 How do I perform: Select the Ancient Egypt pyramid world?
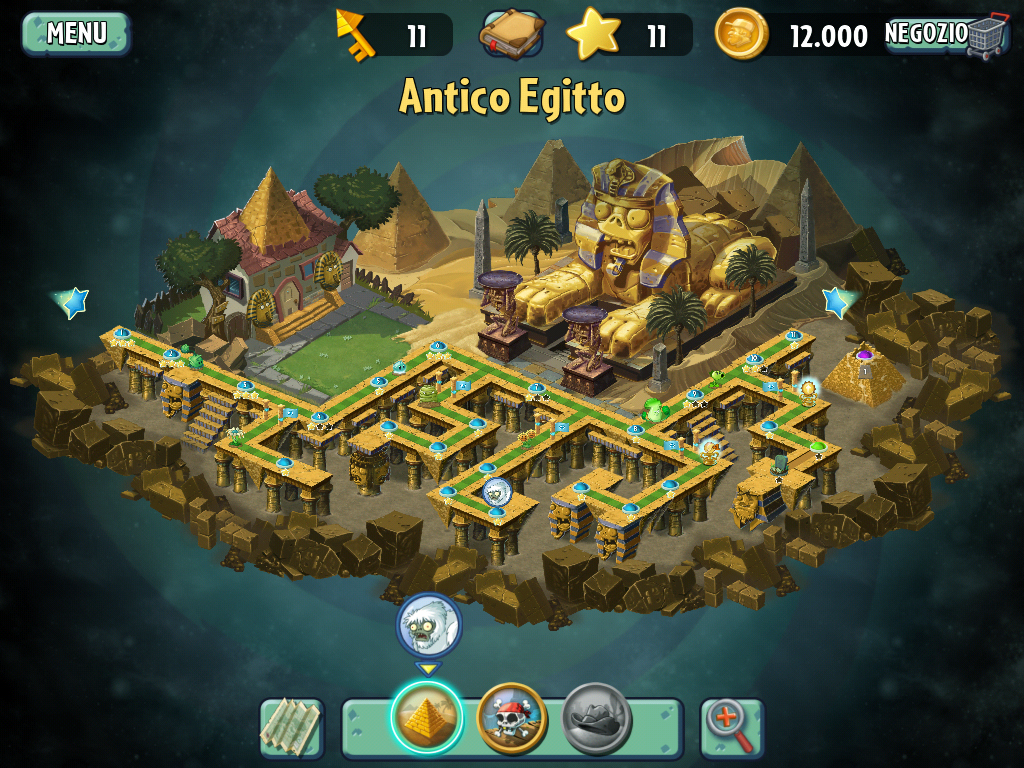coord(427,717)
